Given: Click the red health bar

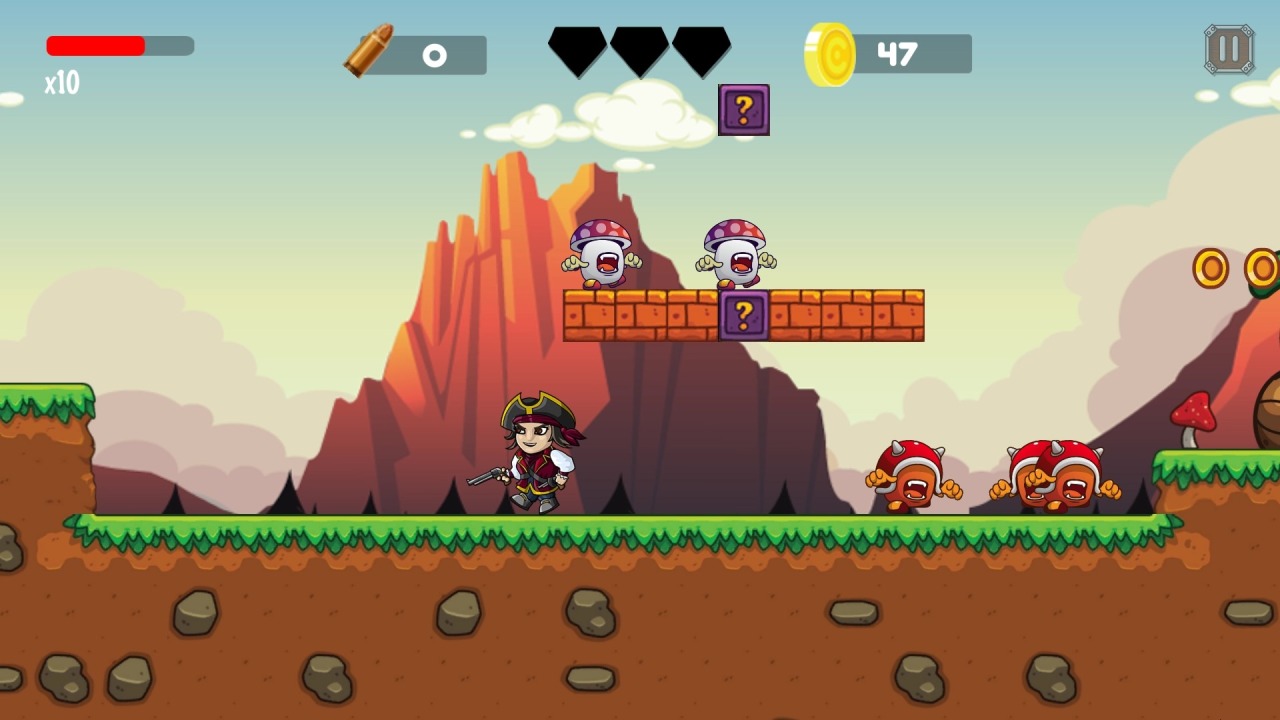Looking at the screenshot, I should tap(95, 45).
